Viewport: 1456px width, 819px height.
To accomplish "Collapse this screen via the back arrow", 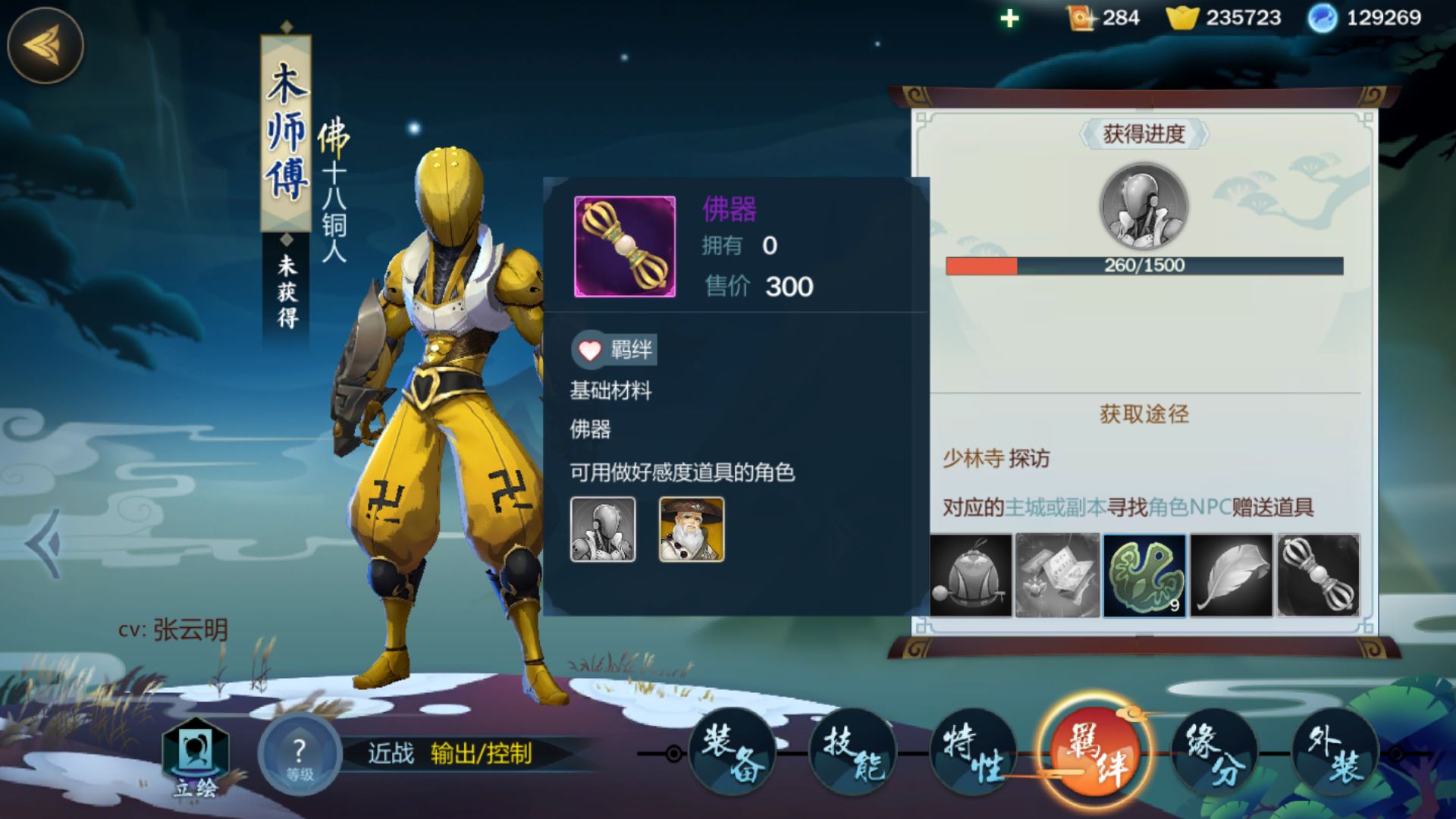I will tap(45, 45).
